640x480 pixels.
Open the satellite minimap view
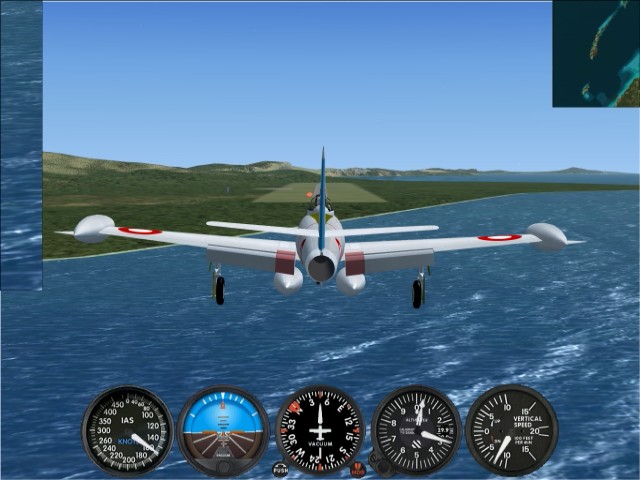(596, 53)
